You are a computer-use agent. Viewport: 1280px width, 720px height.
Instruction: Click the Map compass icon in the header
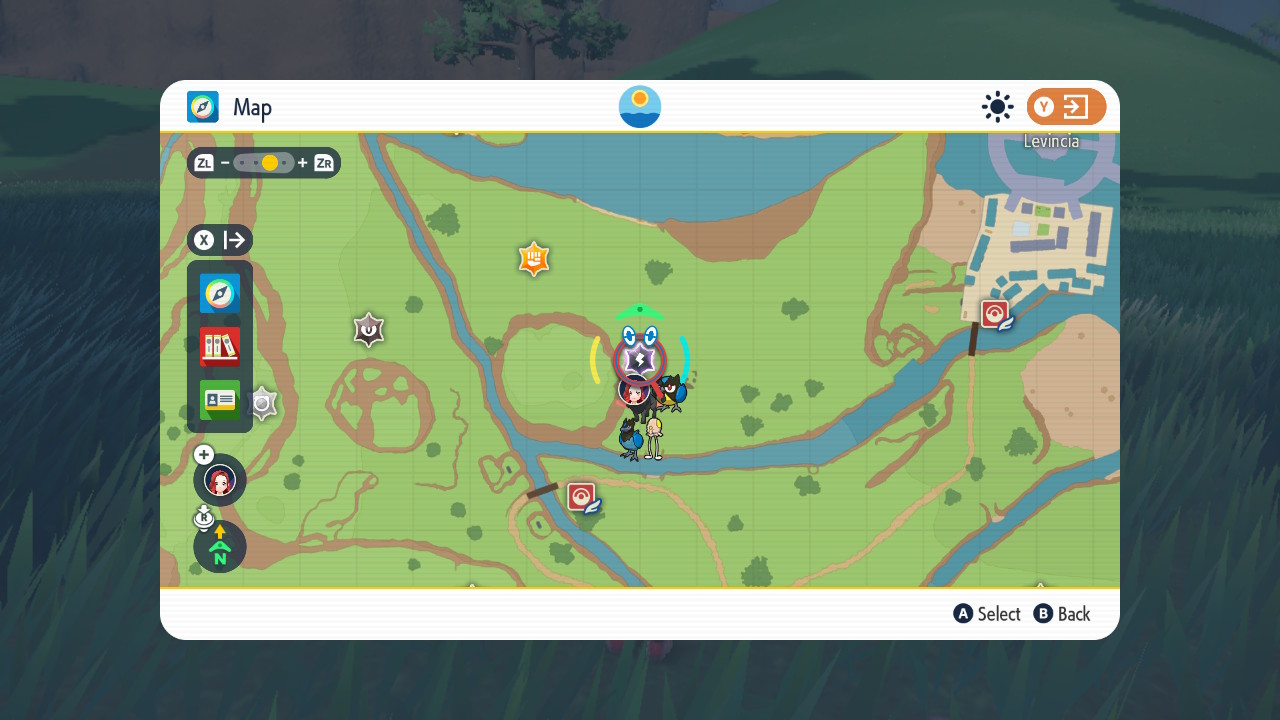203,107
